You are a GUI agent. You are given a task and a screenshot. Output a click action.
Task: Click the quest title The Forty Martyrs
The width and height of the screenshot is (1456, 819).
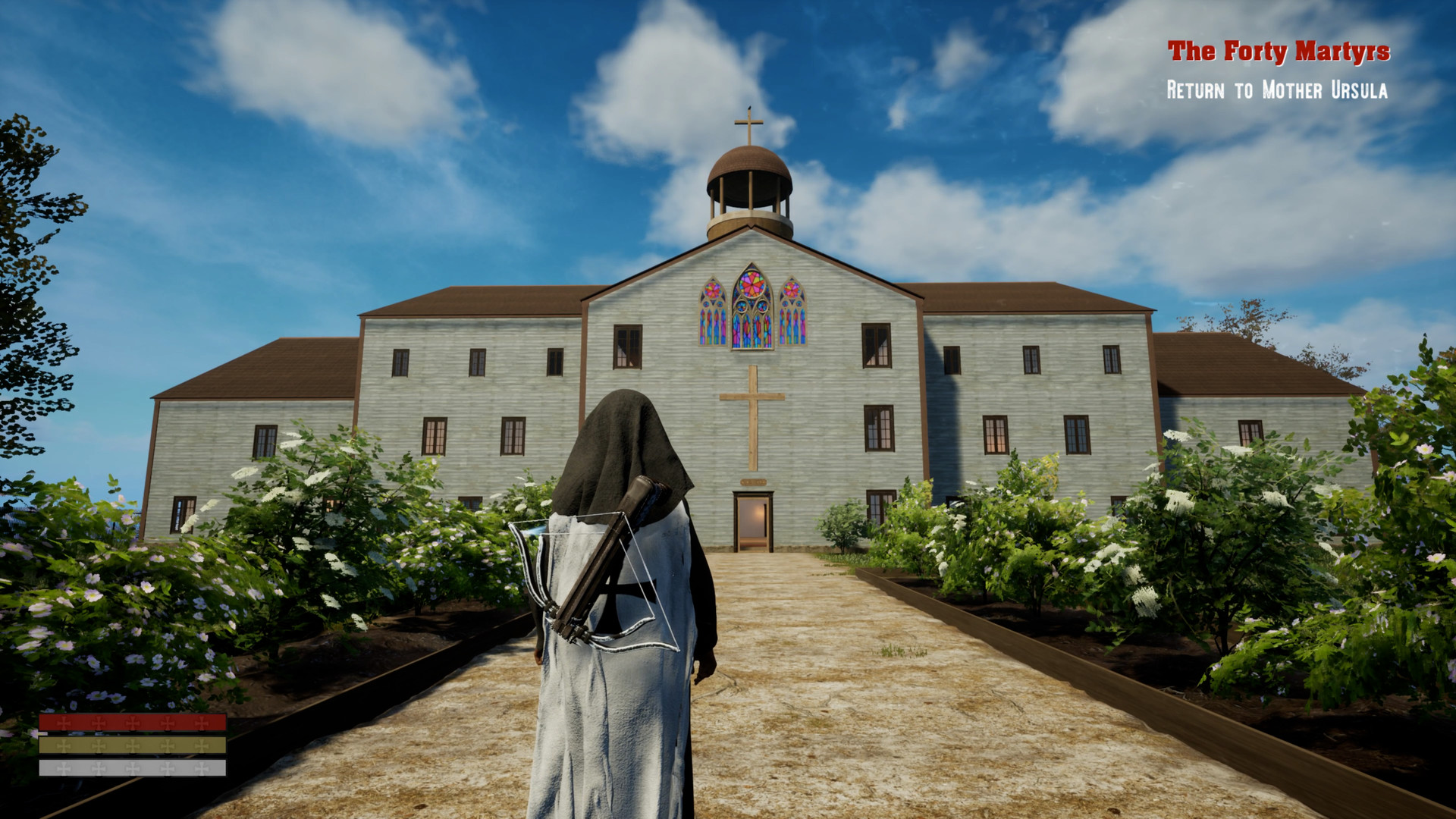tap(1280, 52)
